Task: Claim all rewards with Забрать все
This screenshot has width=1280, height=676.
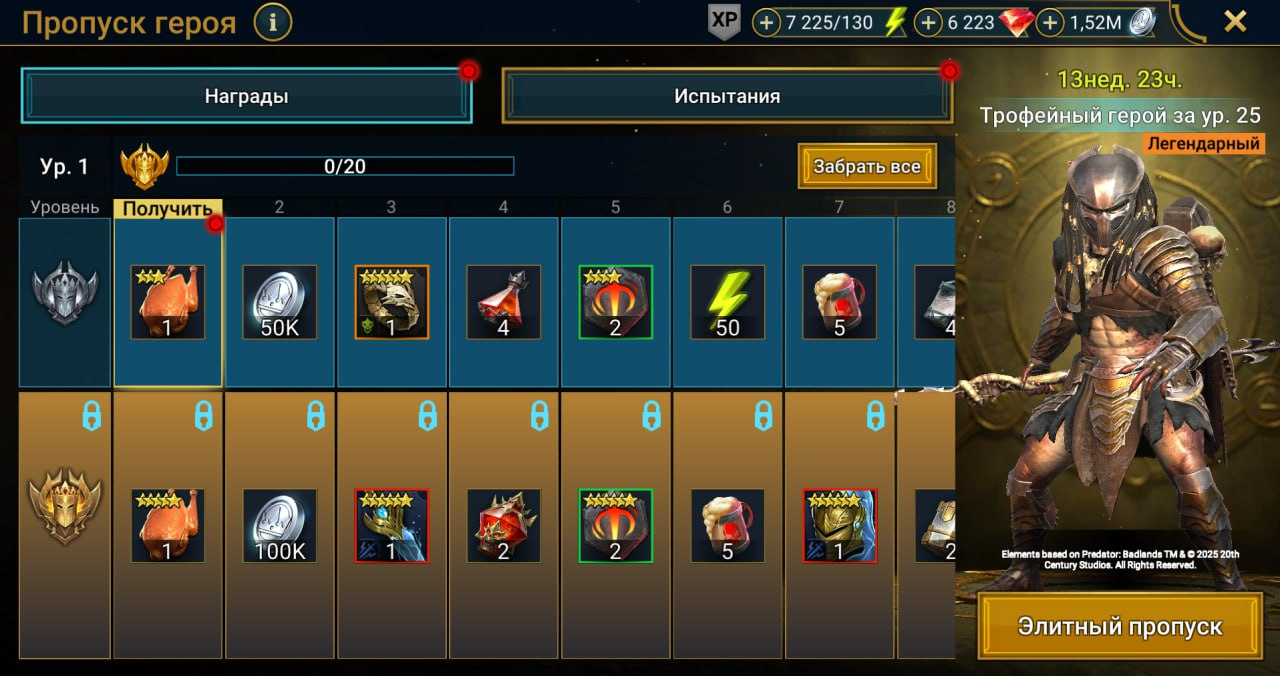Action: [x=867, y=166]
